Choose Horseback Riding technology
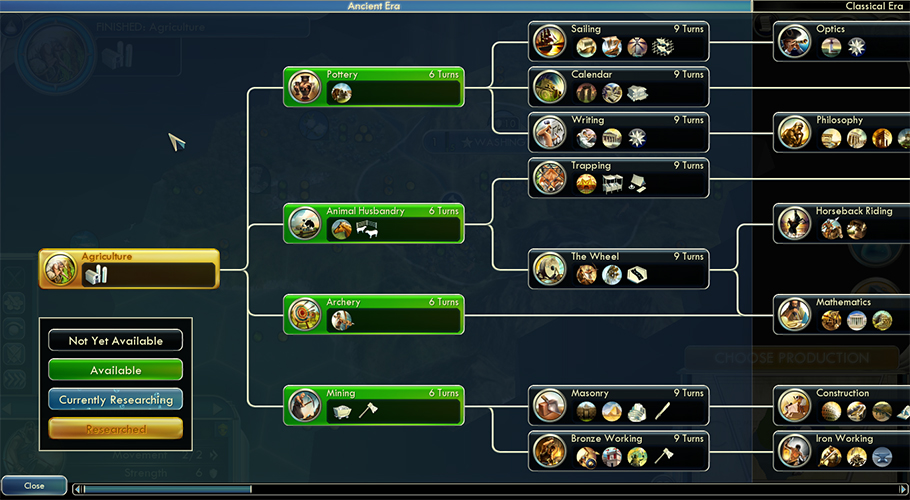The image size is (910, 500). tap(842, 223)
